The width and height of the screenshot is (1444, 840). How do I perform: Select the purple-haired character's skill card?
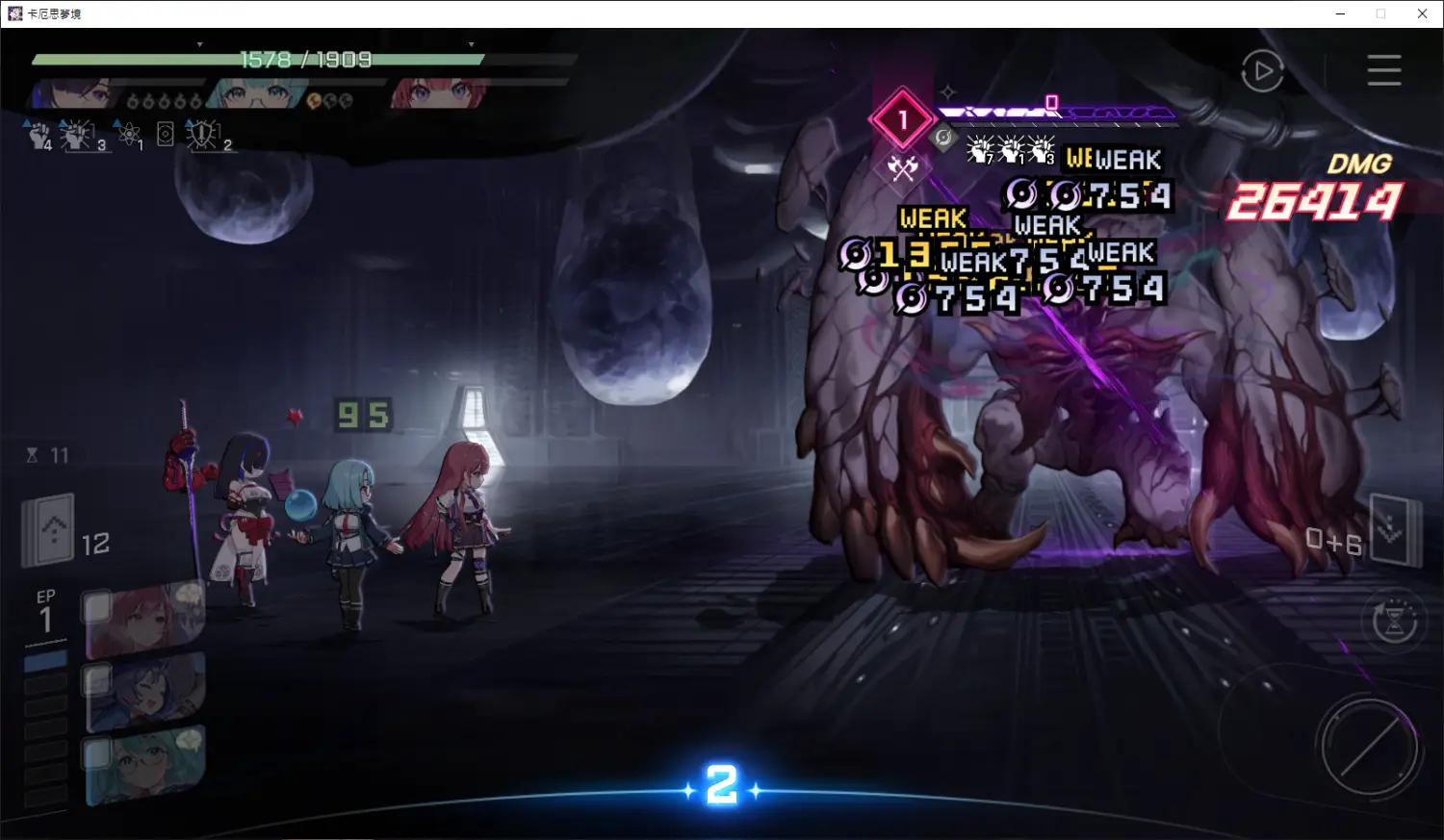click(145, 693)
